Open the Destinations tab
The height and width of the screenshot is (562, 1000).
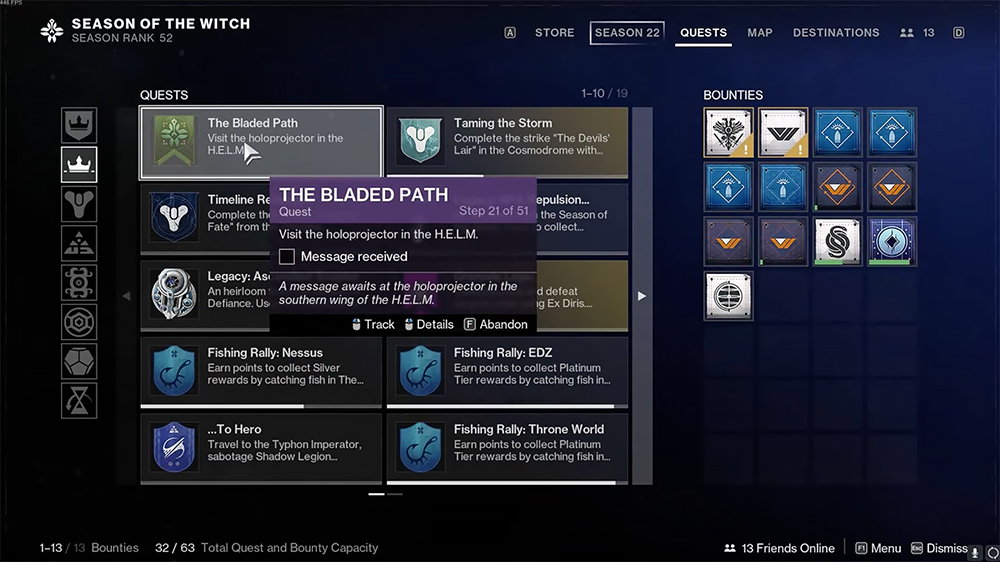tap(836, 33)
